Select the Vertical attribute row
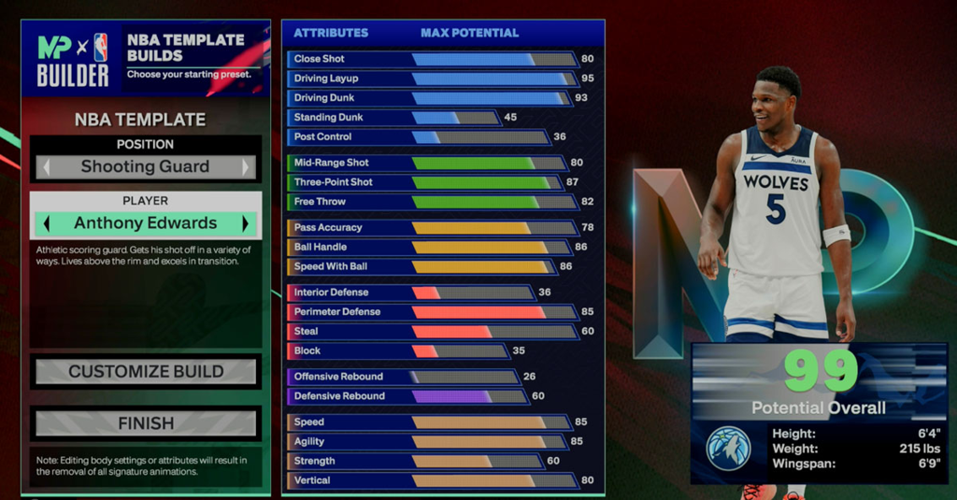Viewport: 957px width, 500px height. click(430, 480)
